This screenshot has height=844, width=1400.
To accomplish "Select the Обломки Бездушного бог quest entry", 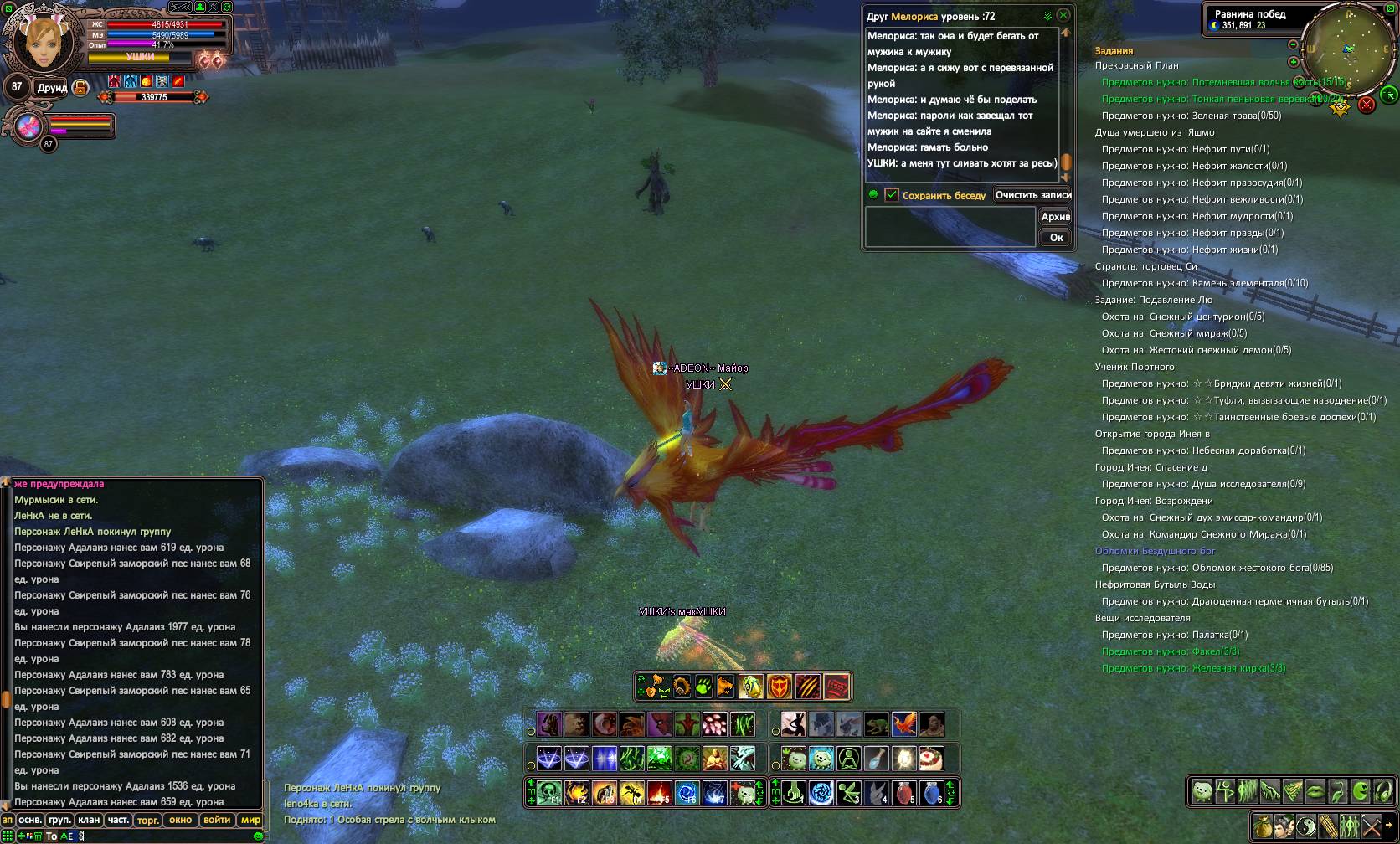I will tap(1155, 551).
